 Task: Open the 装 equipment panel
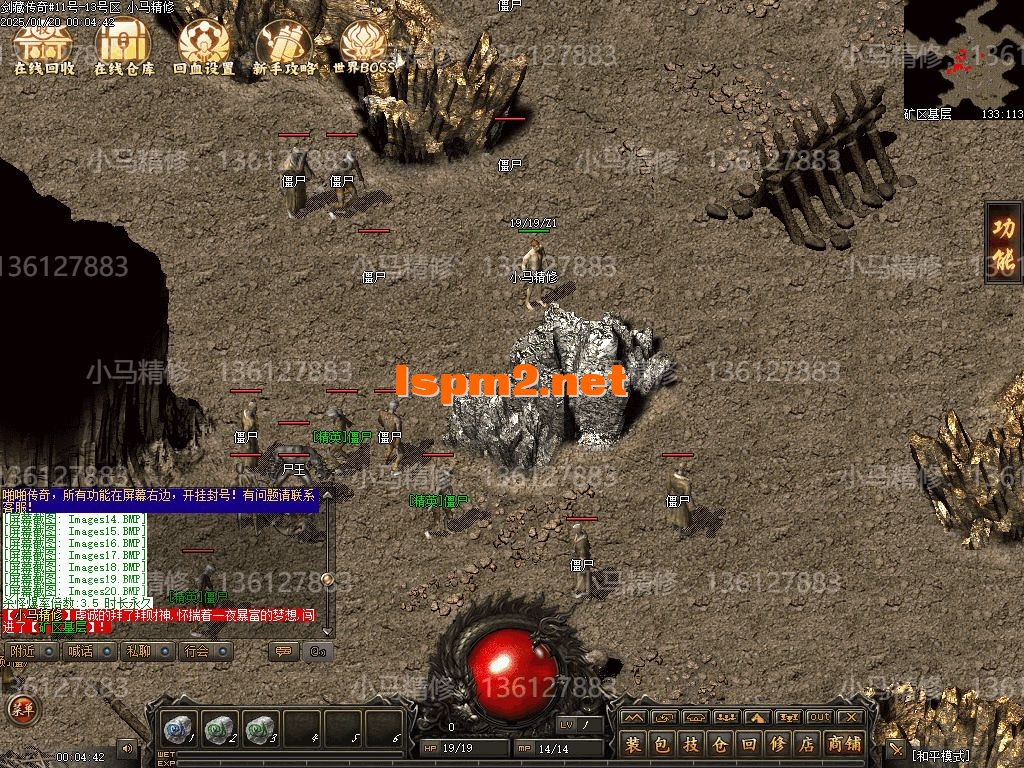[633, 744]
